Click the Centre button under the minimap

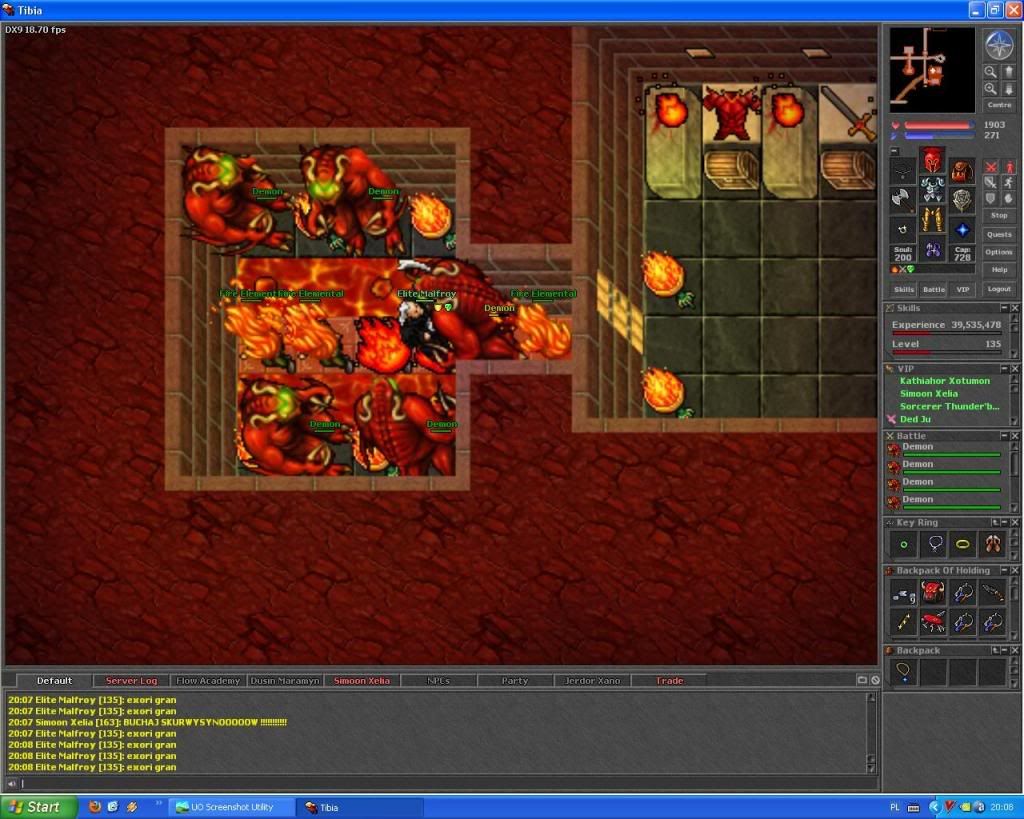[x=998, y=105]
